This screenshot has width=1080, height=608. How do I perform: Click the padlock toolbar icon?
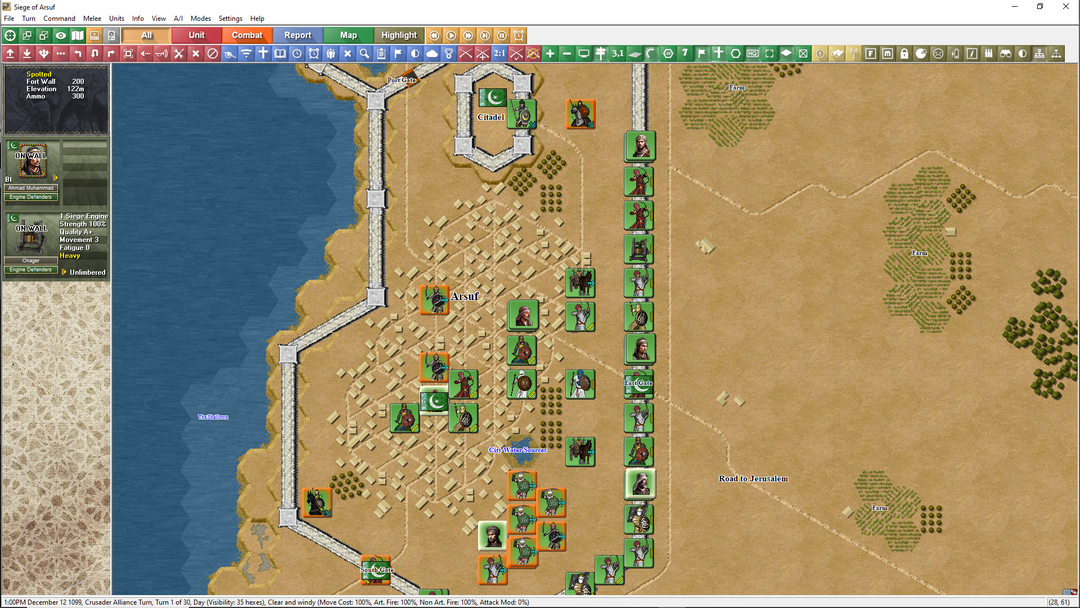pos(904,53)
